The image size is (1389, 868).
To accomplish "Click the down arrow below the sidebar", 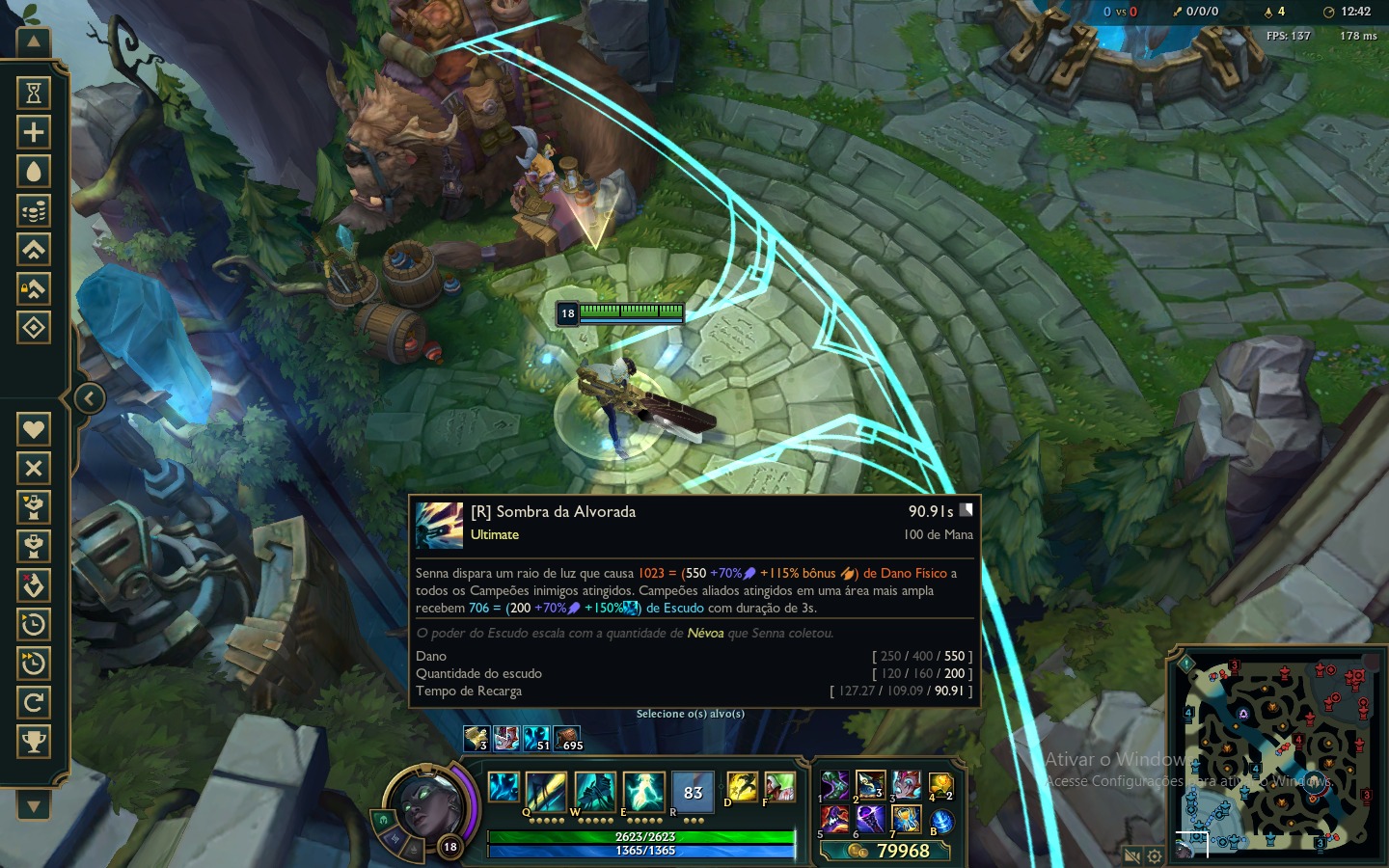I will 34,804.
